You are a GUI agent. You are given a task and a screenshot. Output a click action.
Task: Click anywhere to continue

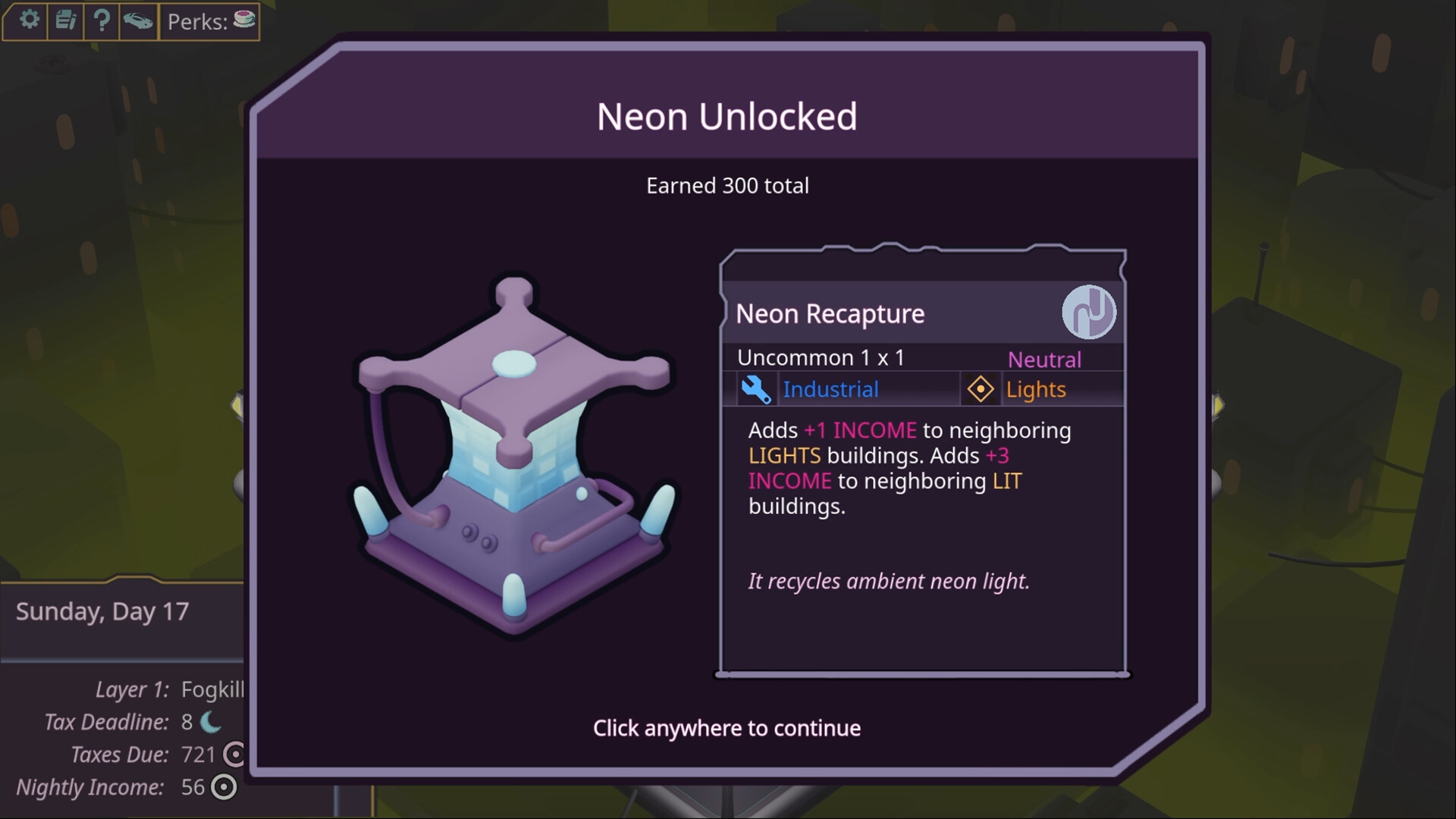(x=726, y=728)
